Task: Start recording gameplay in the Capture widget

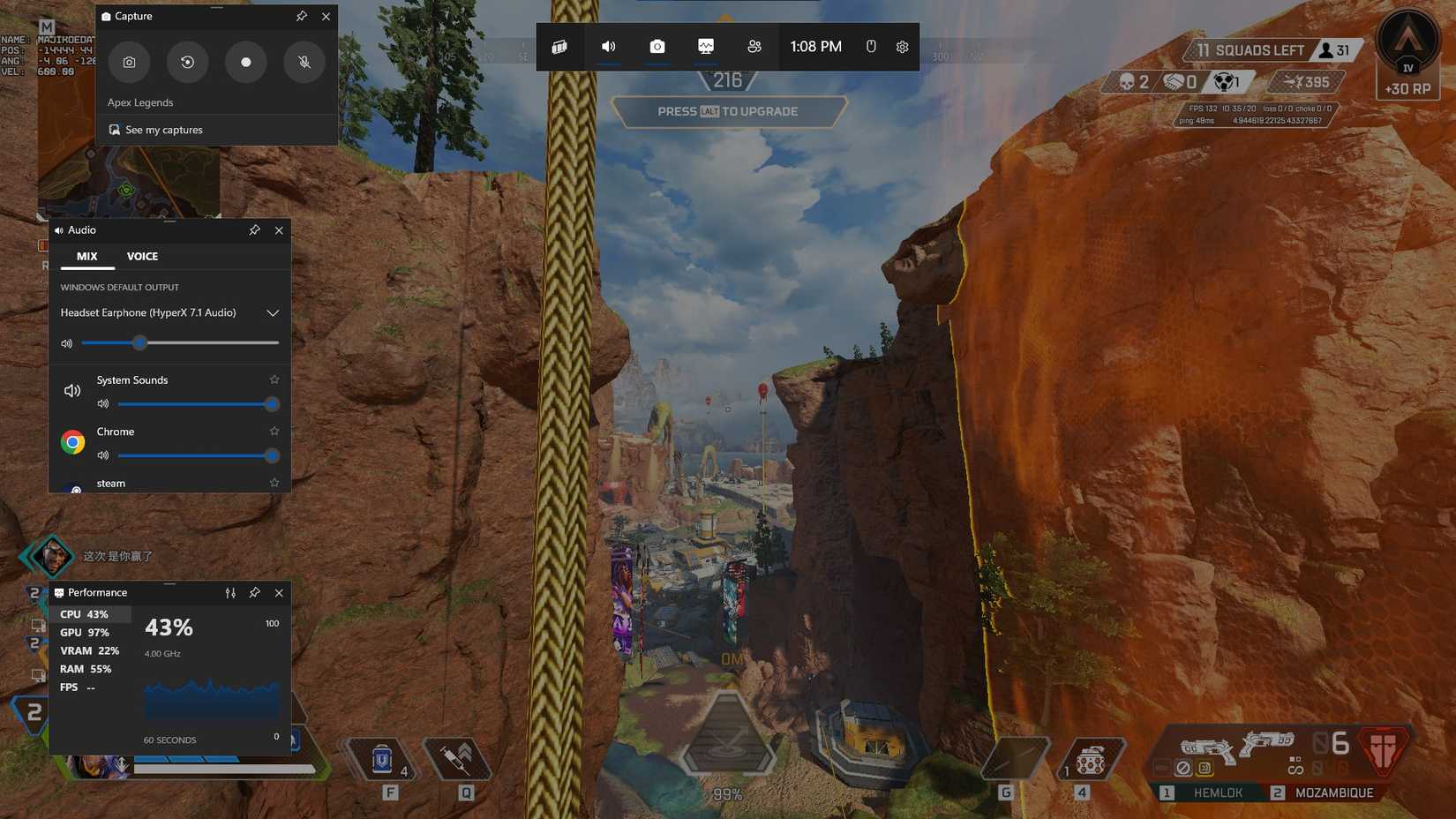Action: [x=245, y=62]
